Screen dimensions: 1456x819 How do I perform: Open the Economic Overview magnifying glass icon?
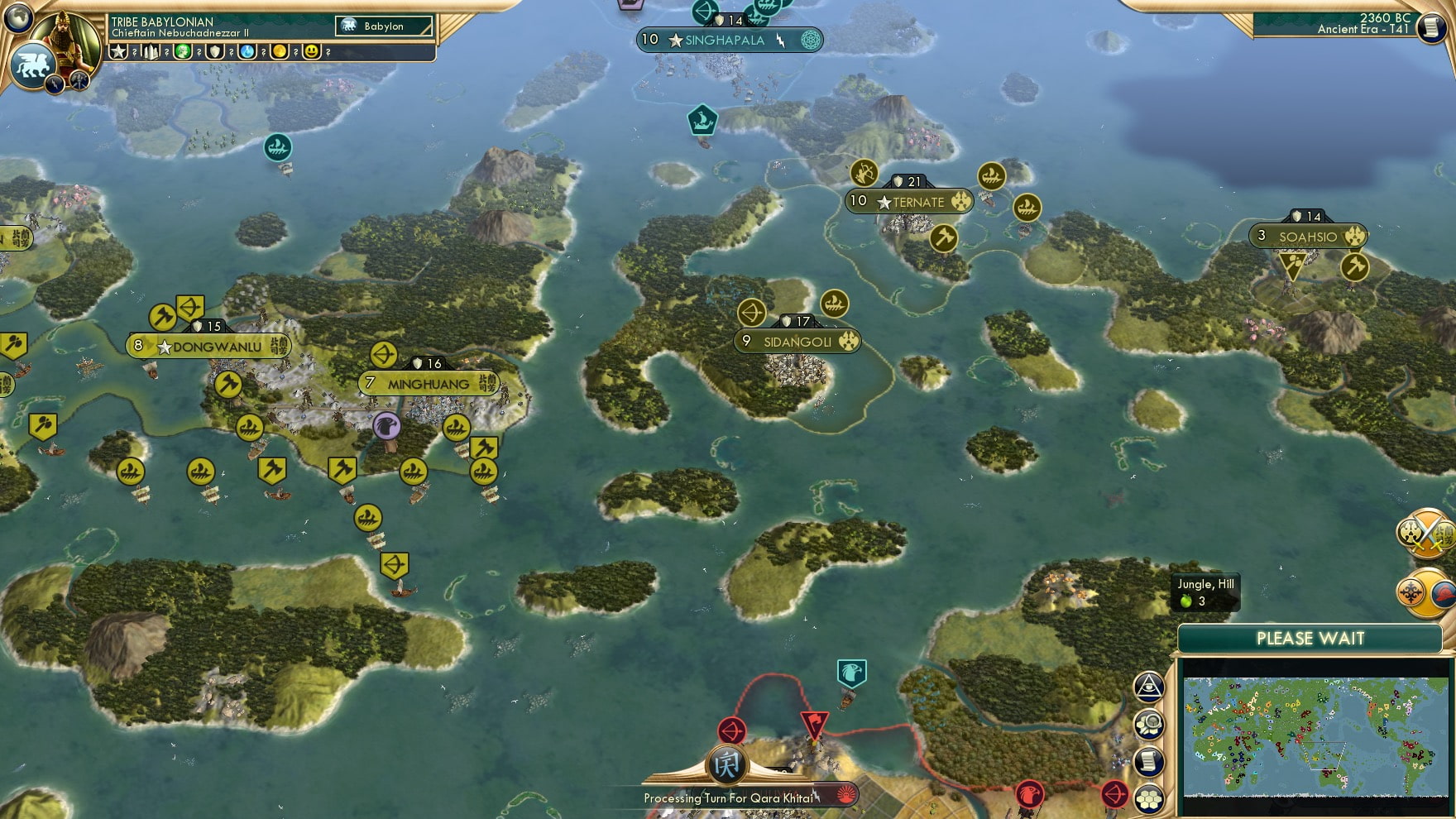pos(1148,721)
